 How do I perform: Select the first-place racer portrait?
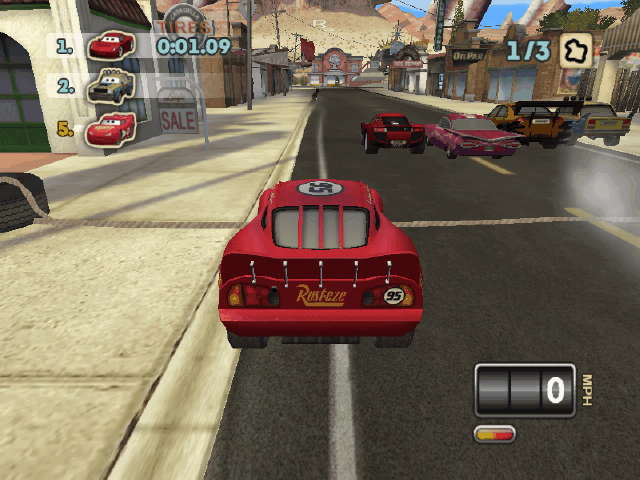(110, 46)
